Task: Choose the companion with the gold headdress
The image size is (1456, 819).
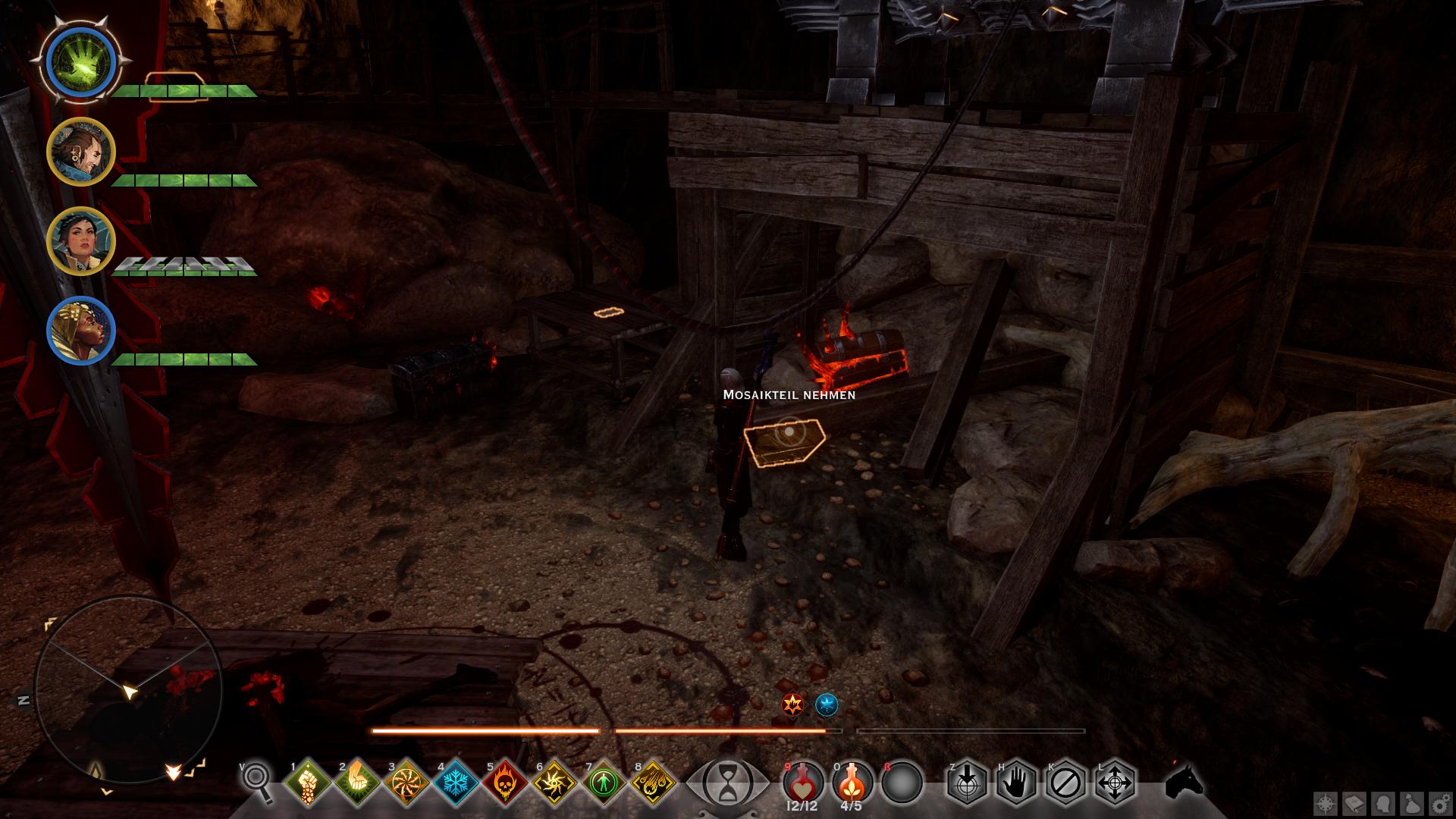Action: pos(80,331)
